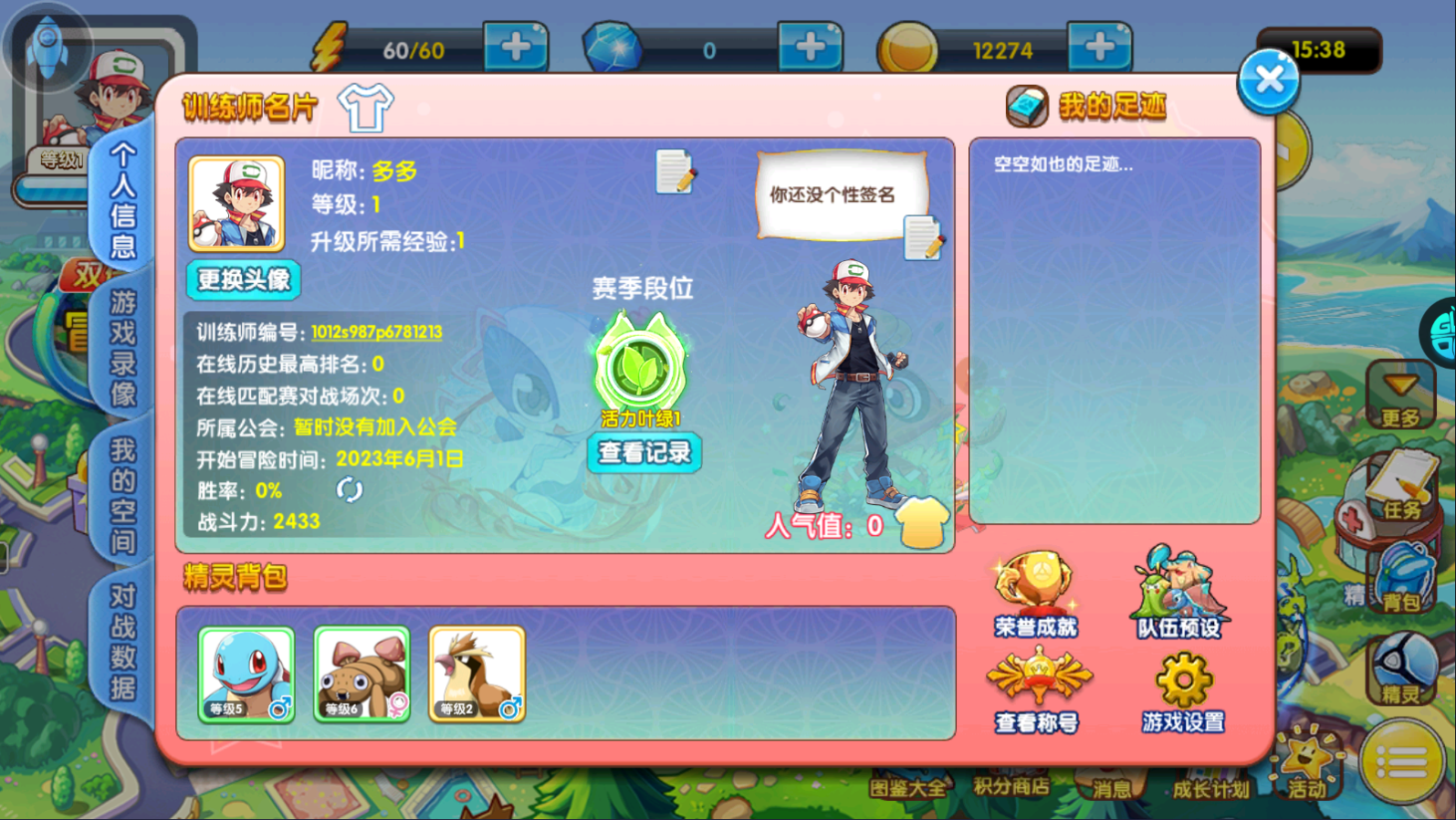This screenshot has height=820, width=1456.
Task: Select the level 5 Squirtle thumbnail
Action: coord(245,674)
